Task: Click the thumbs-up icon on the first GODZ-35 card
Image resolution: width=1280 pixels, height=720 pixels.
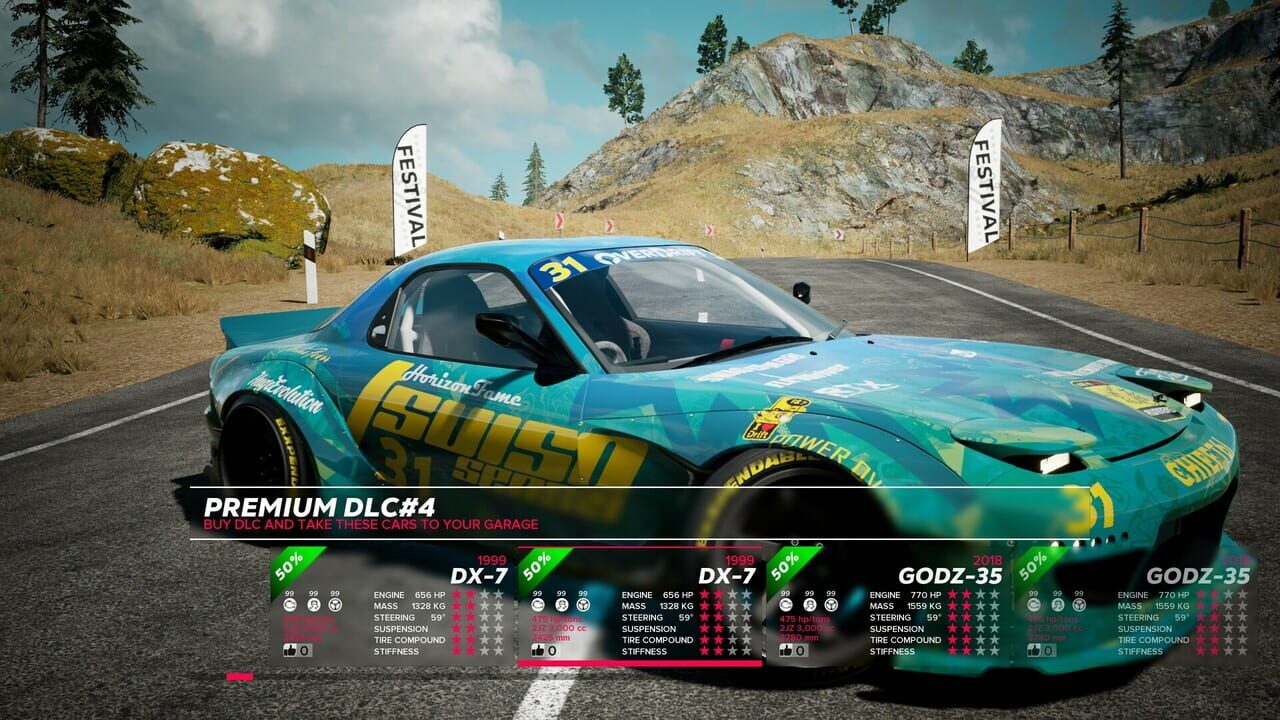Action: pos(787,652)
